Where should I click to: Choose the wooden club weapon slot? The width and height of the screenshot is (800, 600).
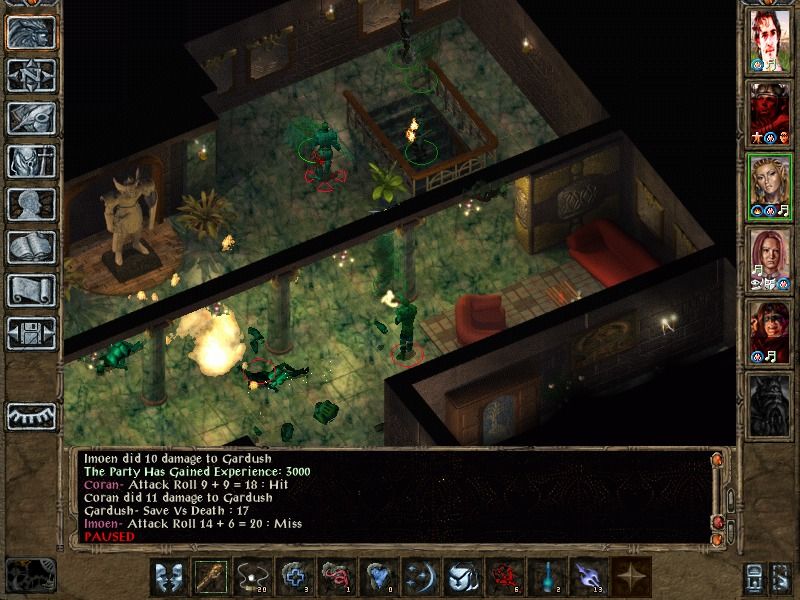point(210,578)
